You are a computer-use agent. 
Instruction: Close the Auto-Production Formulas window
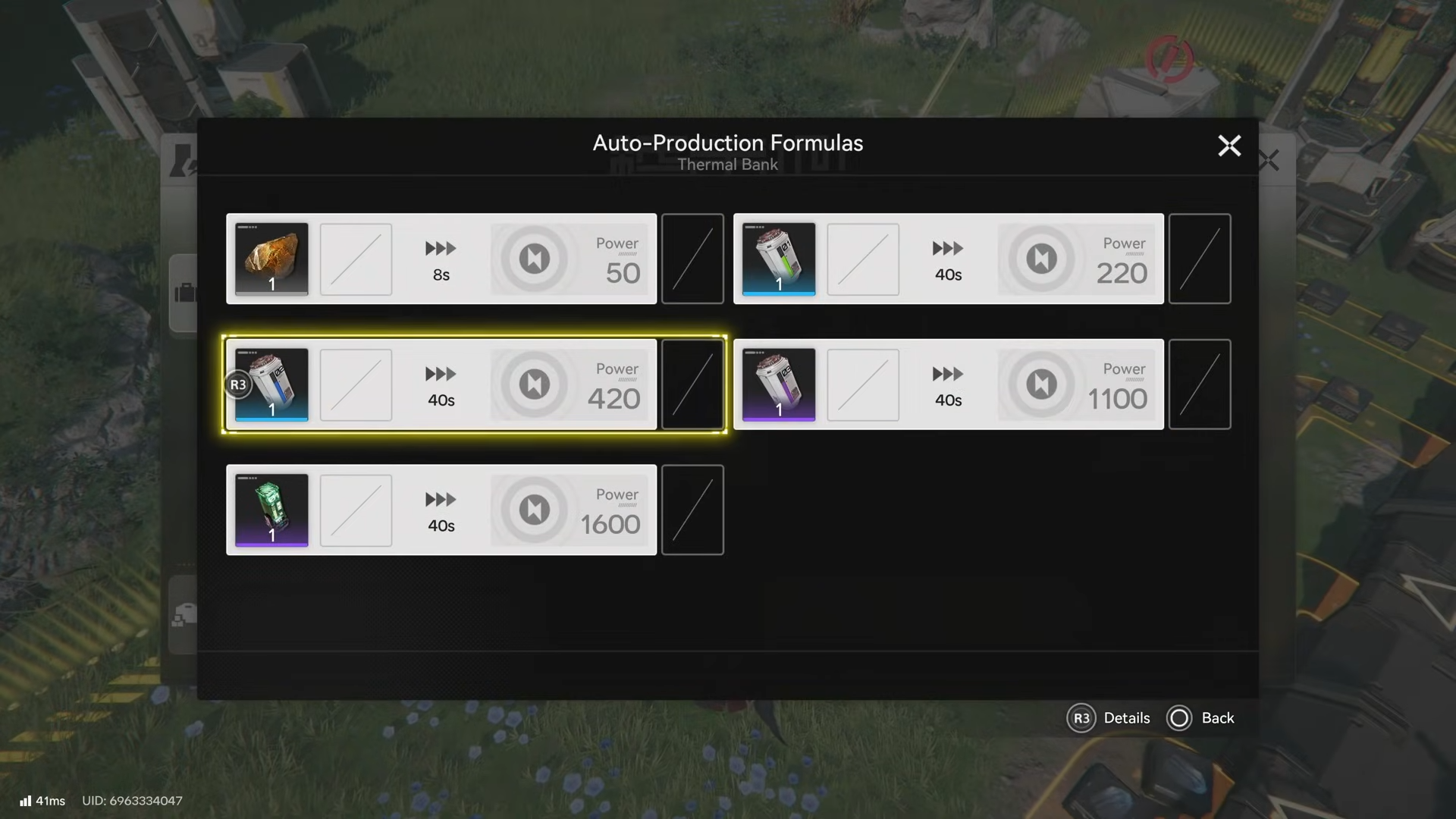point(1229,146)
